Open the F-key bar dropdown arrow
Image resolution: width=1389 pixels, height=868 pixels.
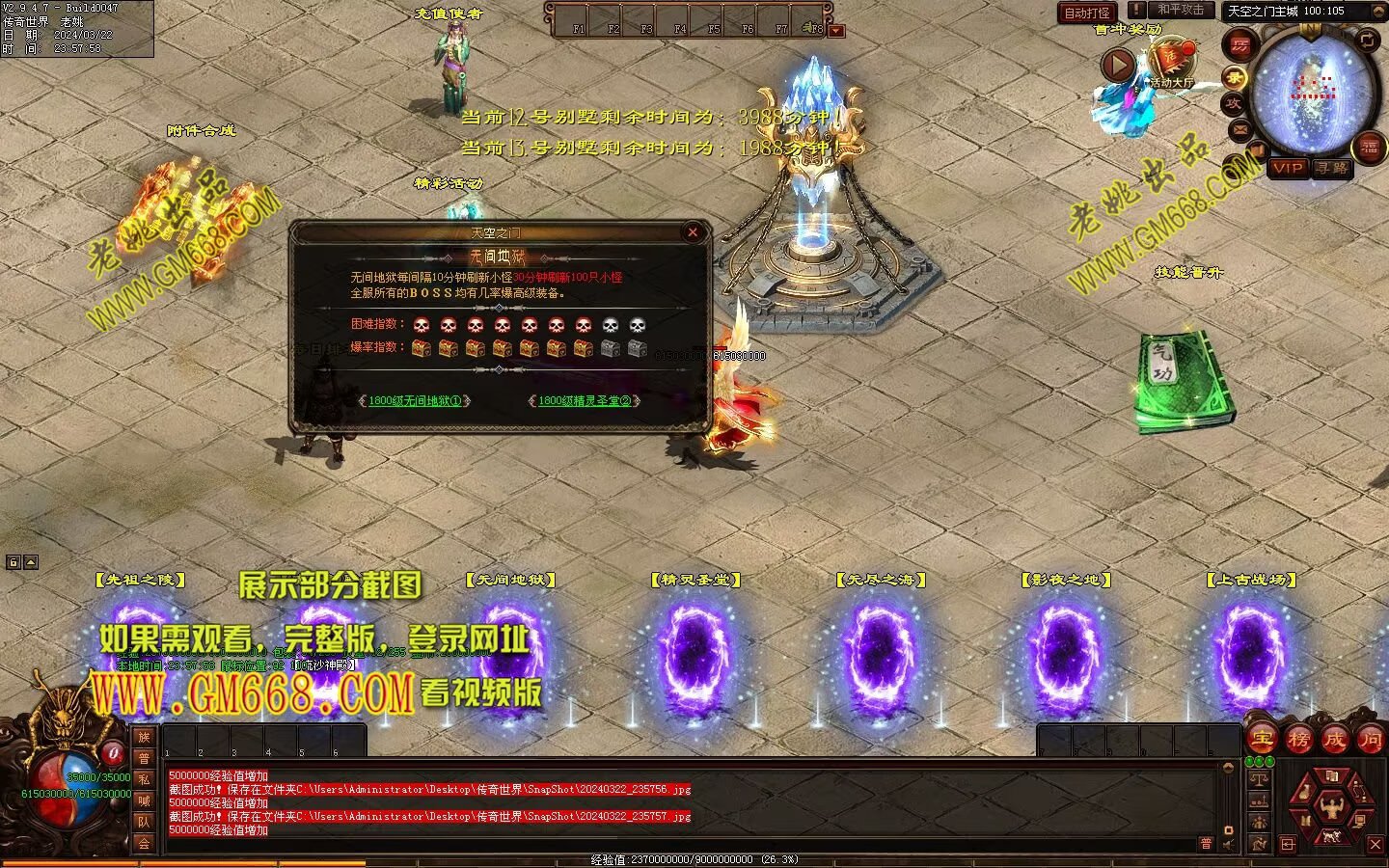click(836, 31)
